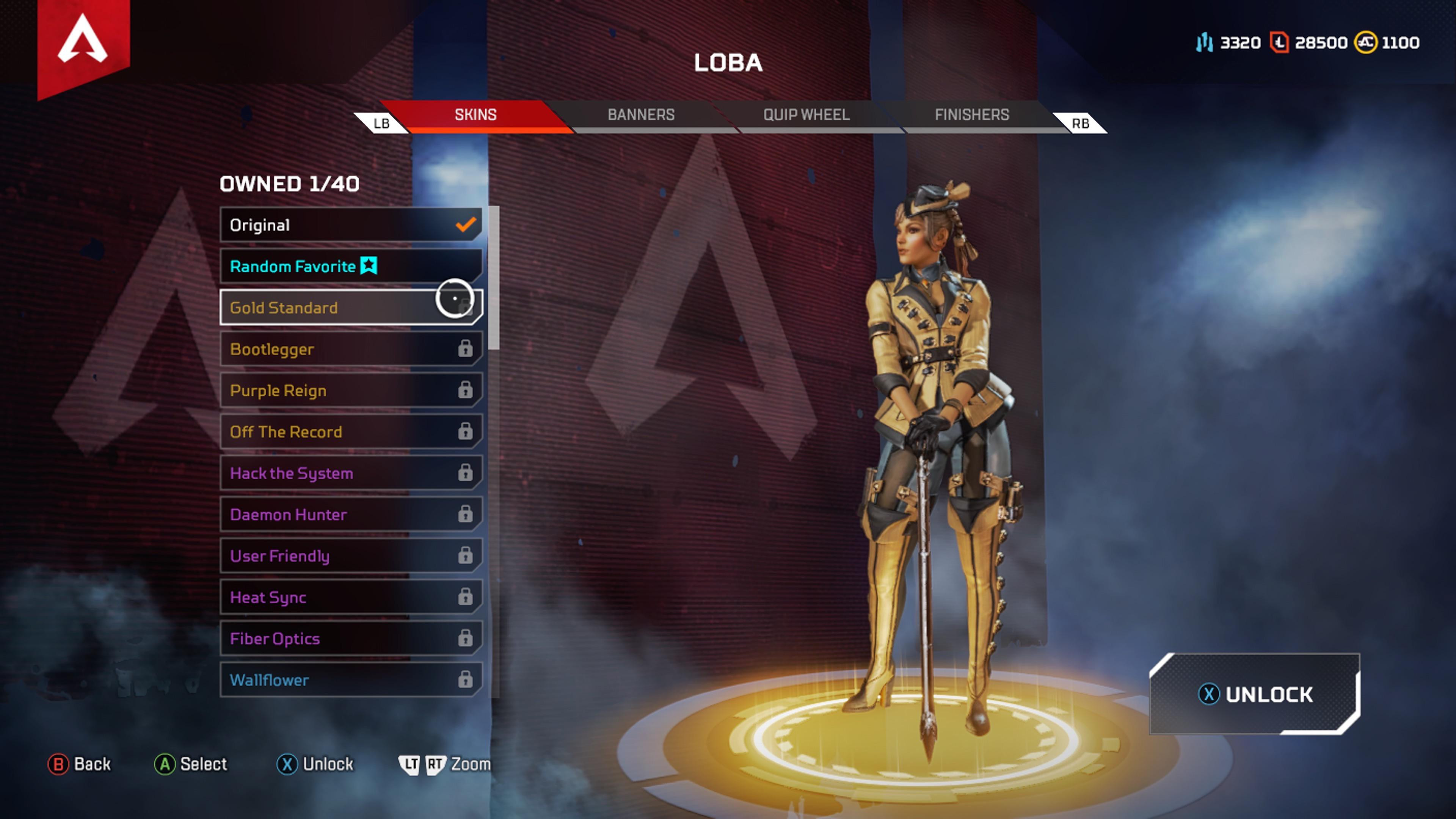
Task: Preview the Daemon Hunter skin
Action: (x=350, y=515)
